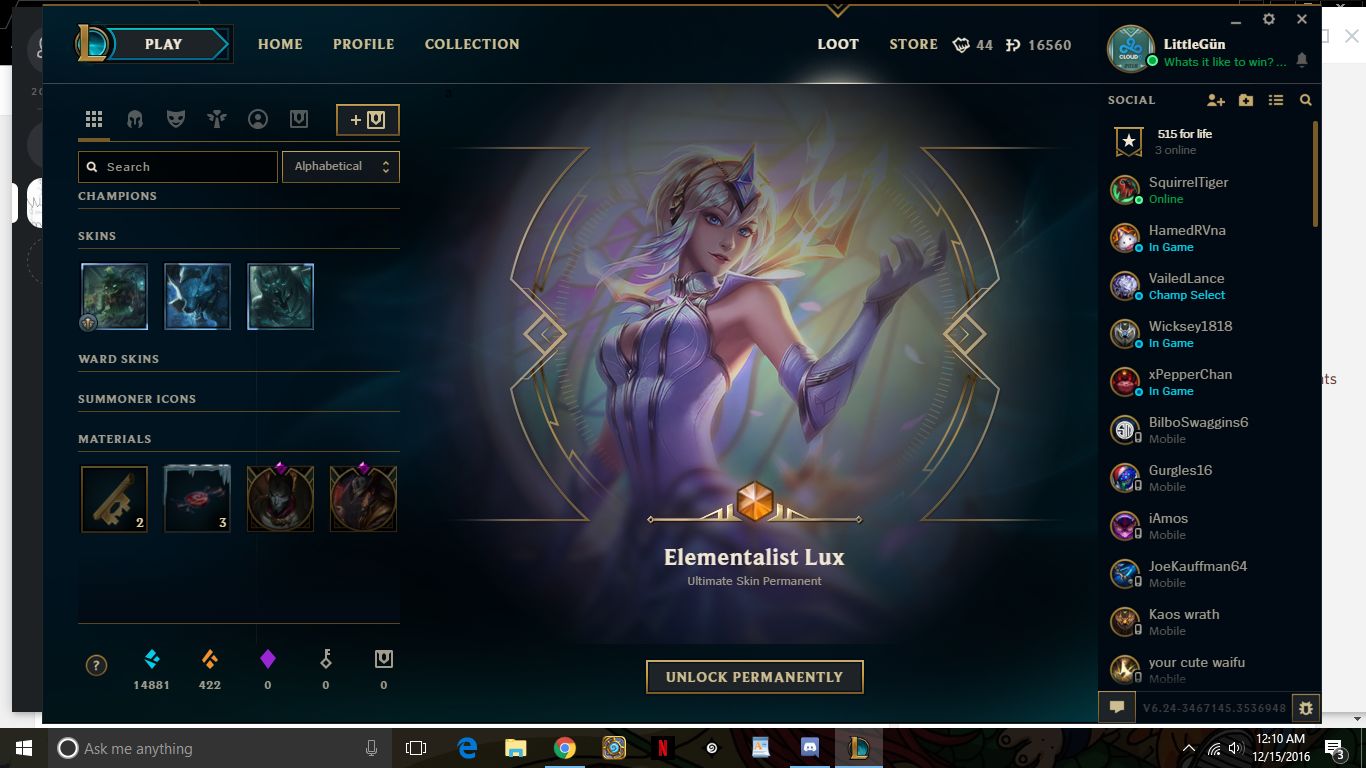Select the key fragment material thumbnail

pos(114,498)
